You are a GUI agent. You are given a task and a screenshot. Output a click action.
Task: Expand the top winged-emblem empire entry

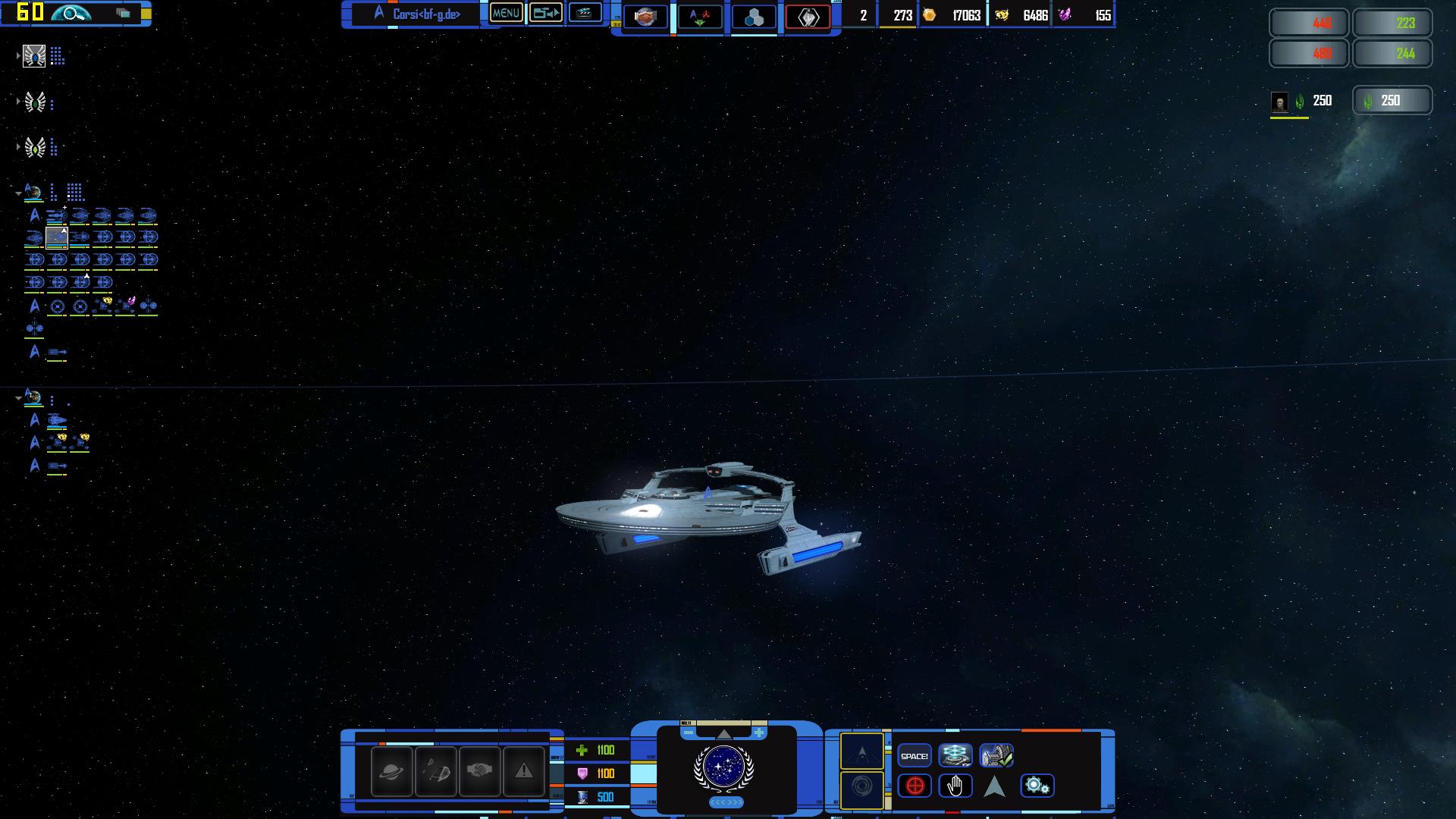coord(18,55)
